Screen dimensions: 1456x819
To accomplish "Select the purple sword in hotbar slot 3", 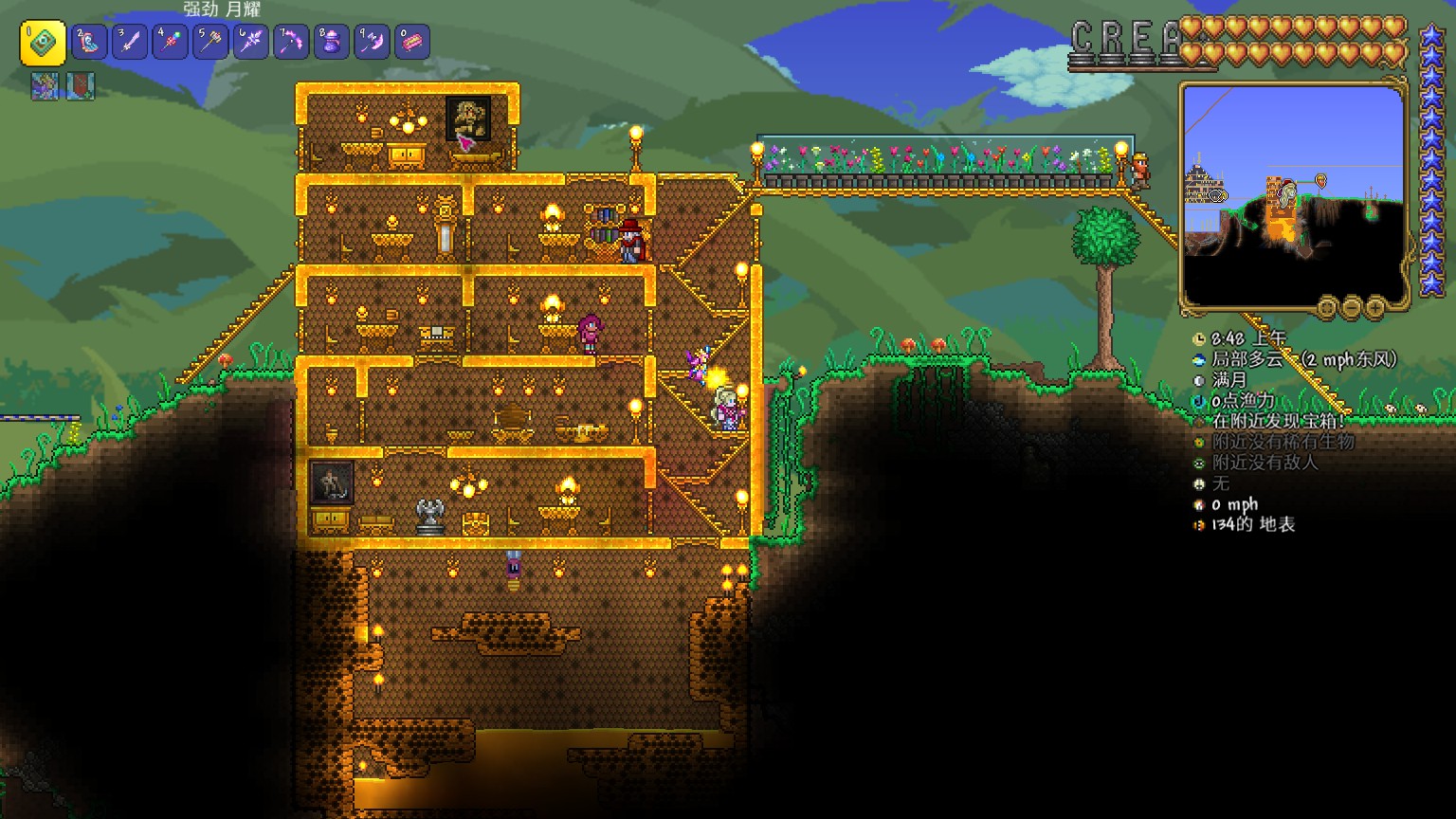I will click(x=130, y=43).
